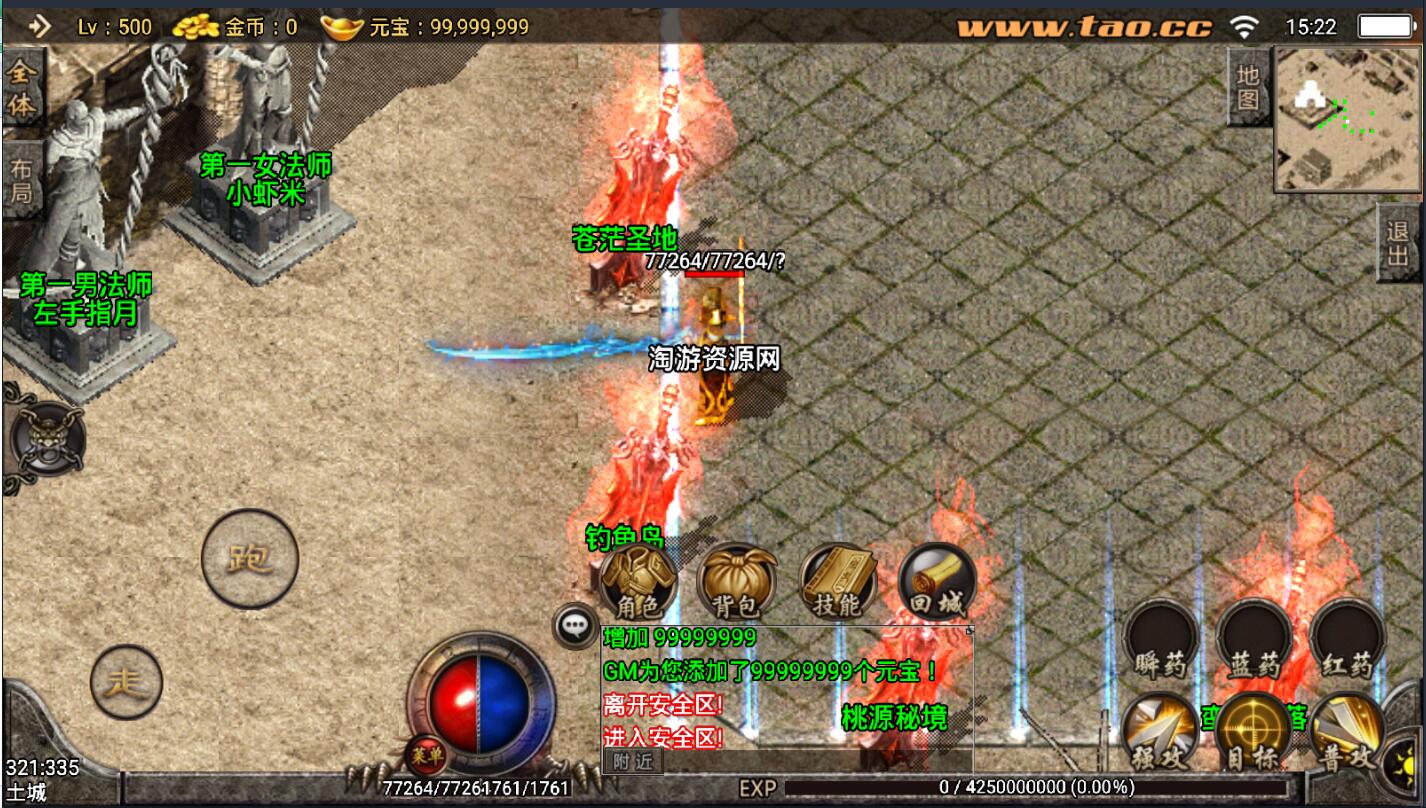The width and height of the screenshot is (1426, 808).
Task: Click the 退出 exit button
Action: (1398, 243)
